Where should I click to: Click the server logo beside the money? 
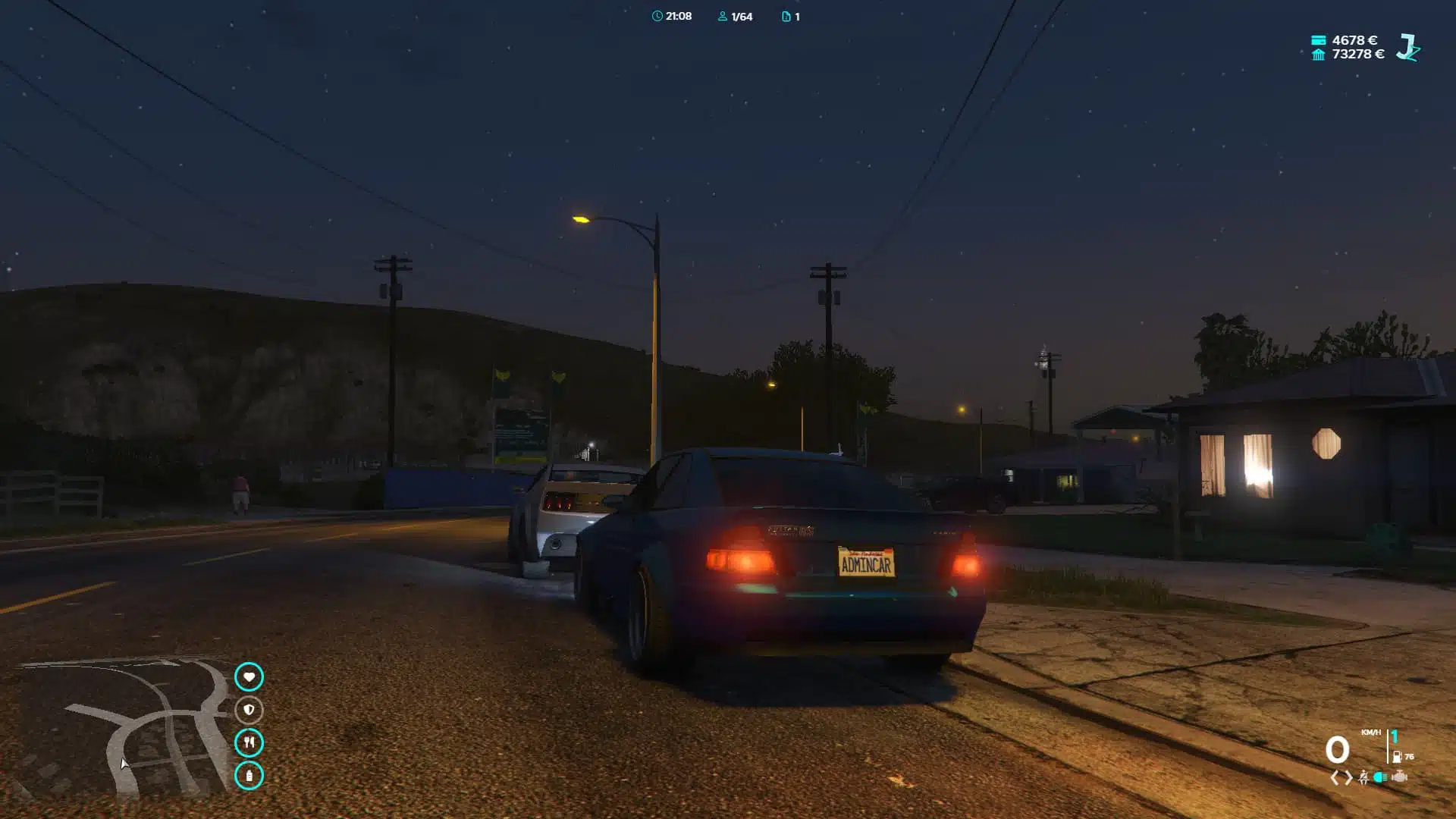point(1408,47)
